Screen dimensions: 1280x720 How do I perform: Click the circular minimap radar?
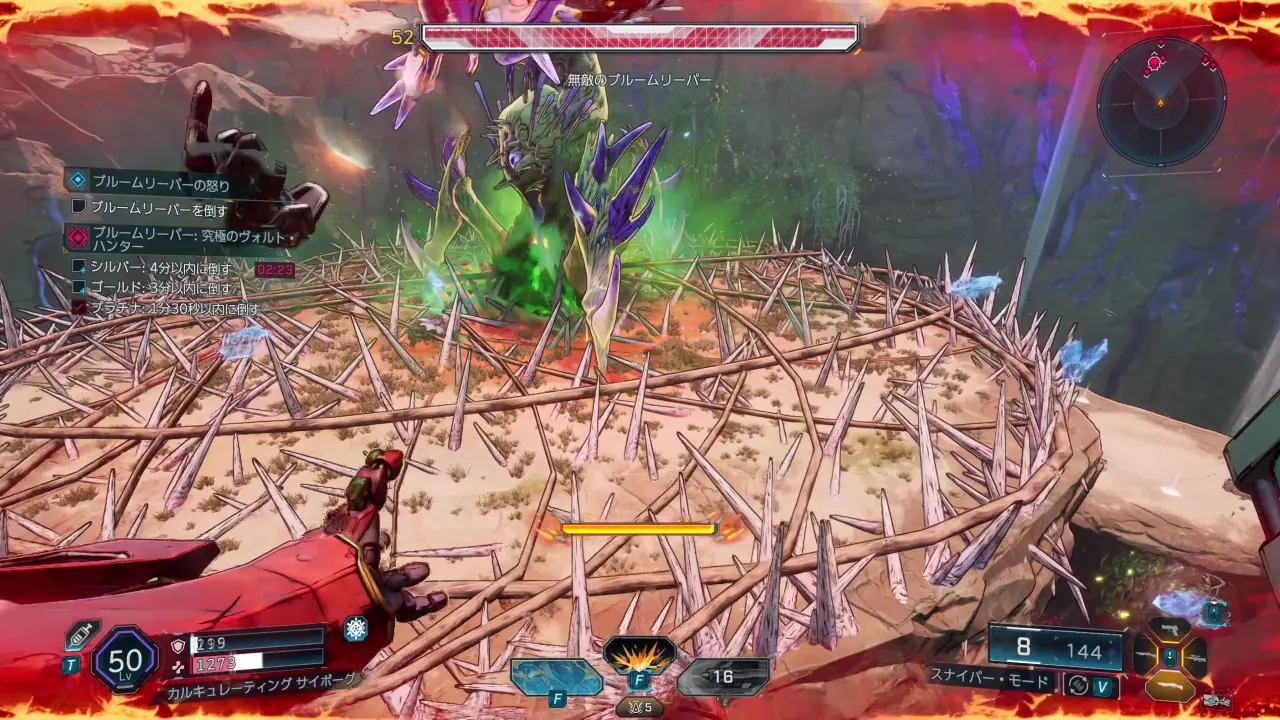click(x=1160, y=100)
